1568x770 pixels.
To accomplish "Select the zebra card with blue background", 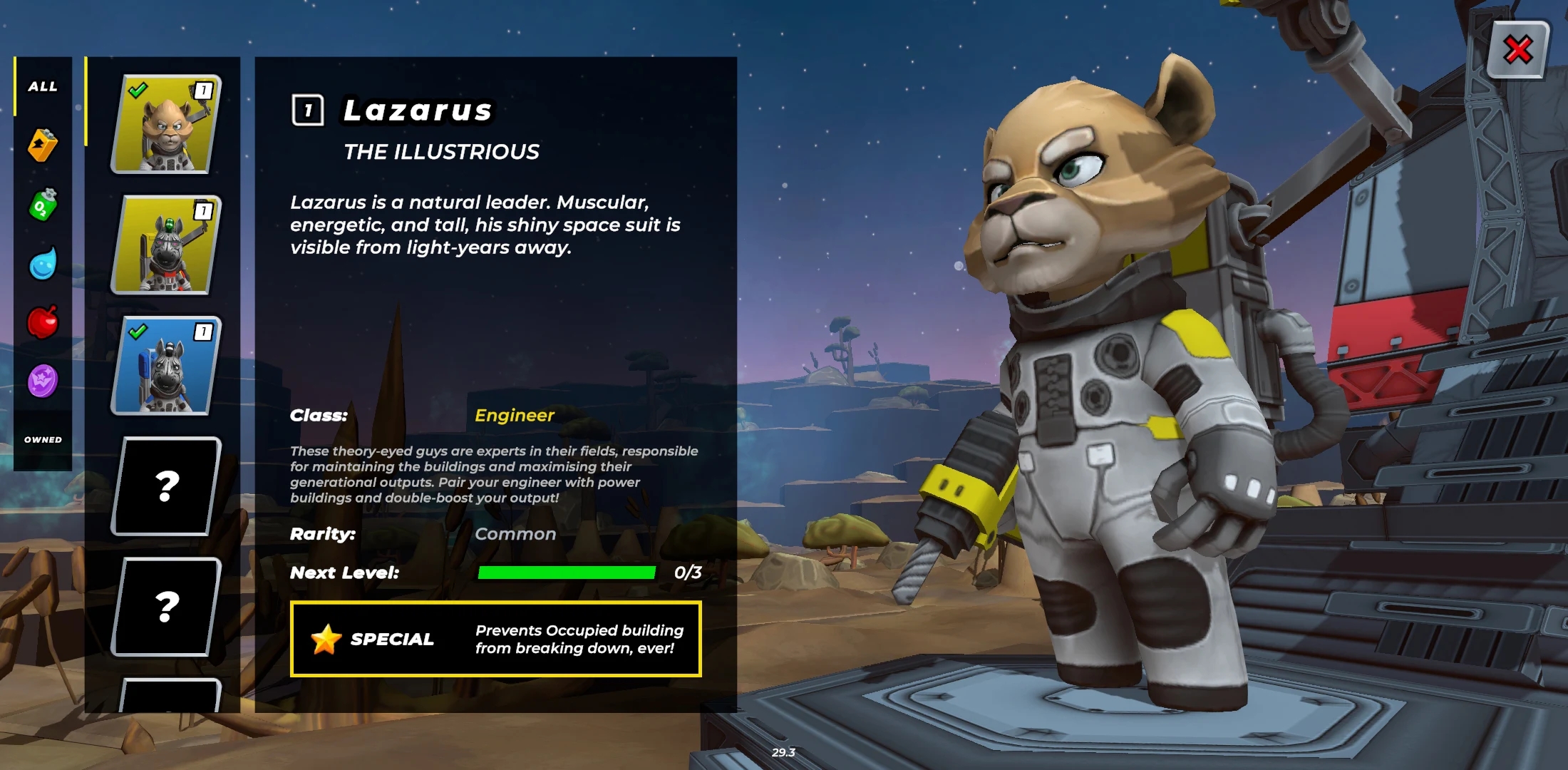I will (166, 365).
